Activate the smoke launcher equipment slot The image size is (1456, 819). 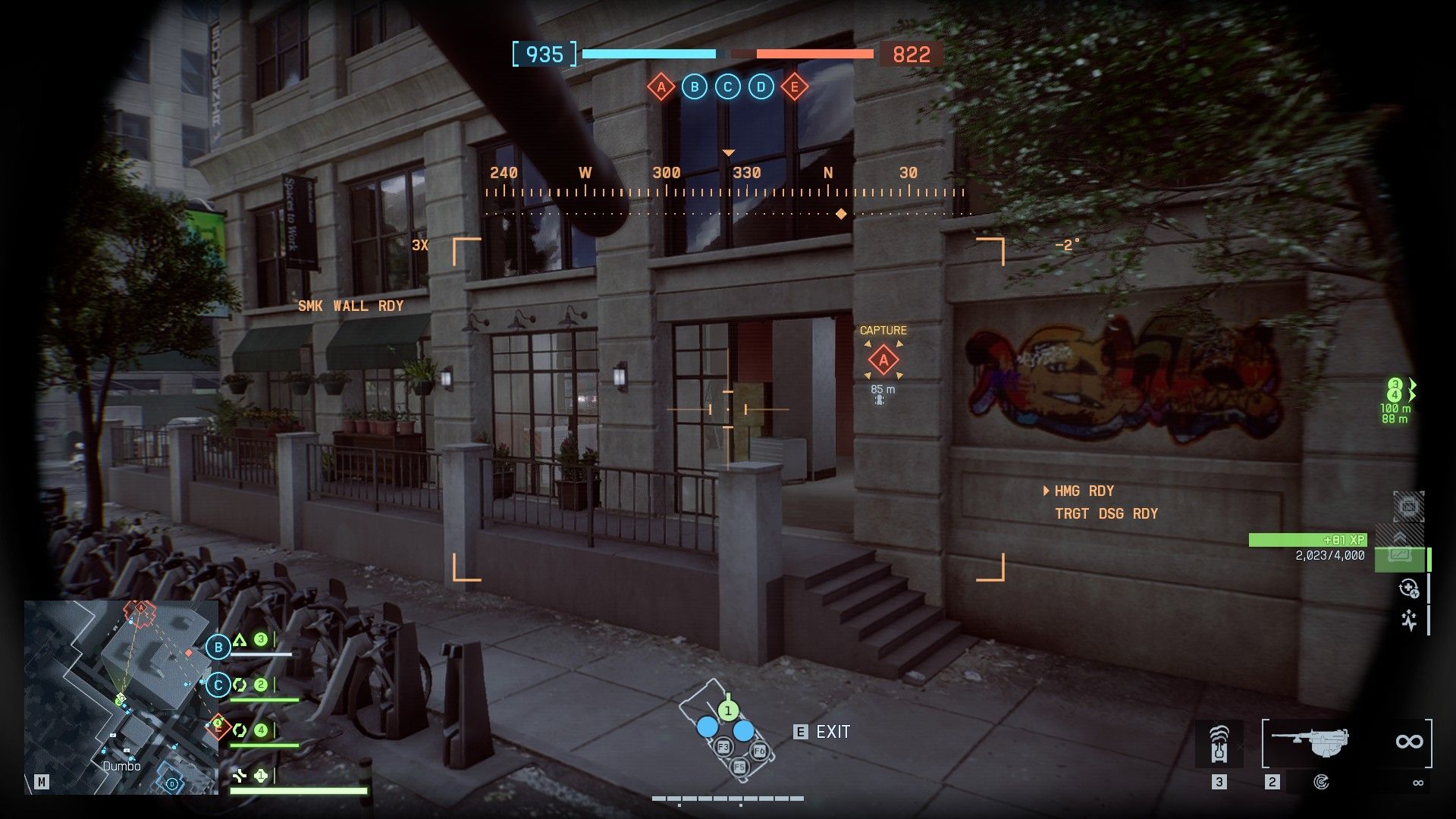(1219, 743)
